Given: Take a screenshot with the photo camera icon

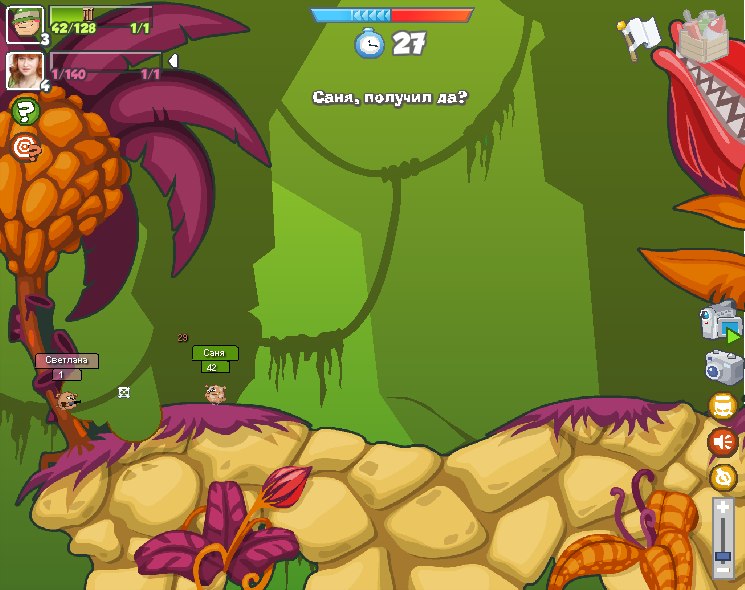Looking at the screenshot, I should pos(722,367).
